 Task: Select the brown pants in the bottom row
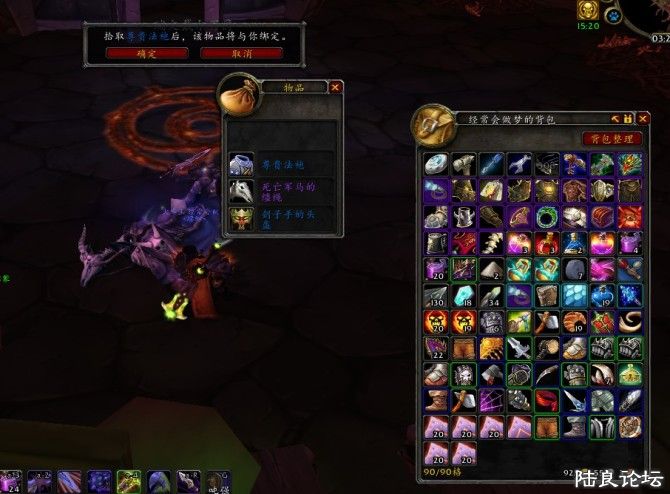[546, 426]
